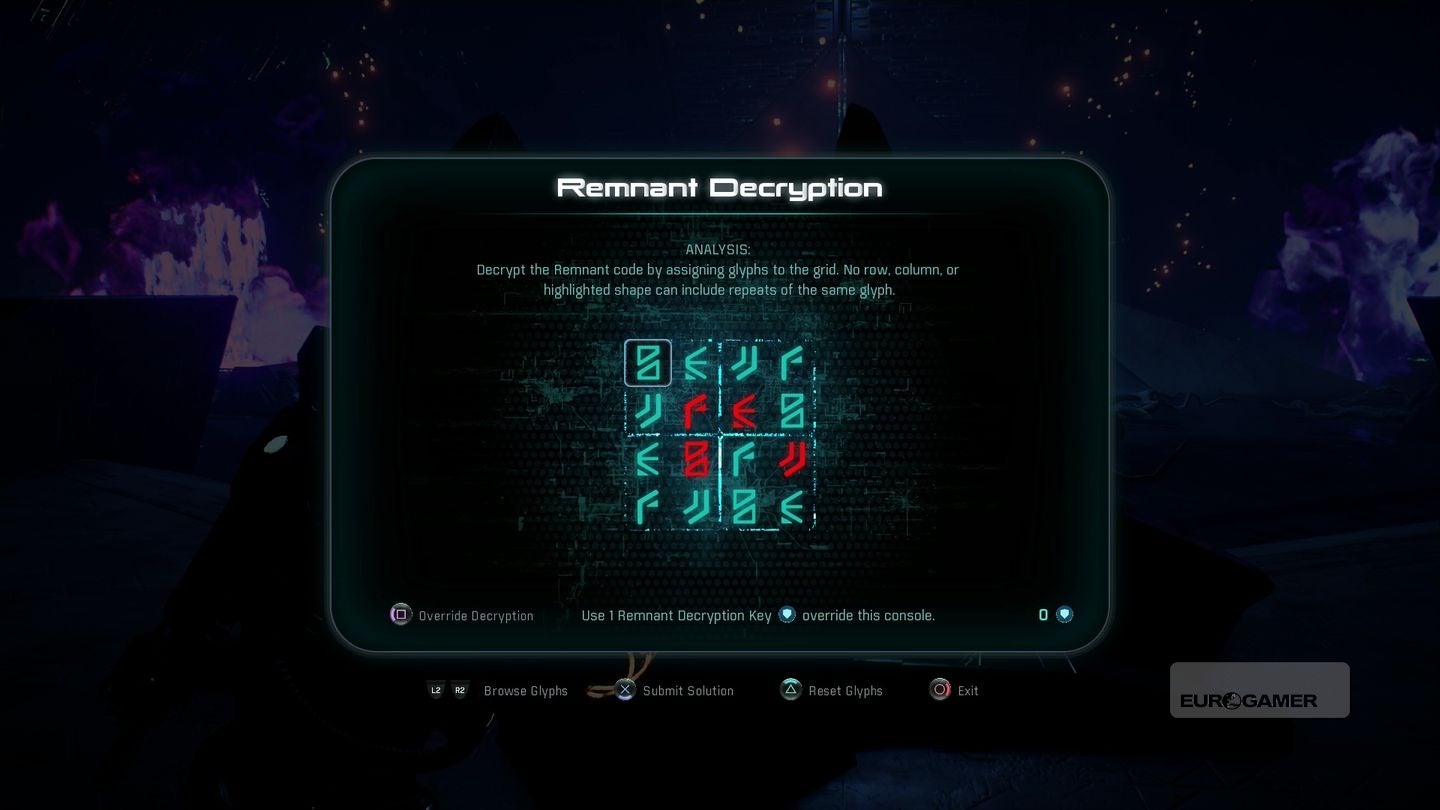The height and width of the screenshot is (810, 1440).
Task: Click the decryption key shield icon beside the zero
Action: click(x=1064, y=614)
